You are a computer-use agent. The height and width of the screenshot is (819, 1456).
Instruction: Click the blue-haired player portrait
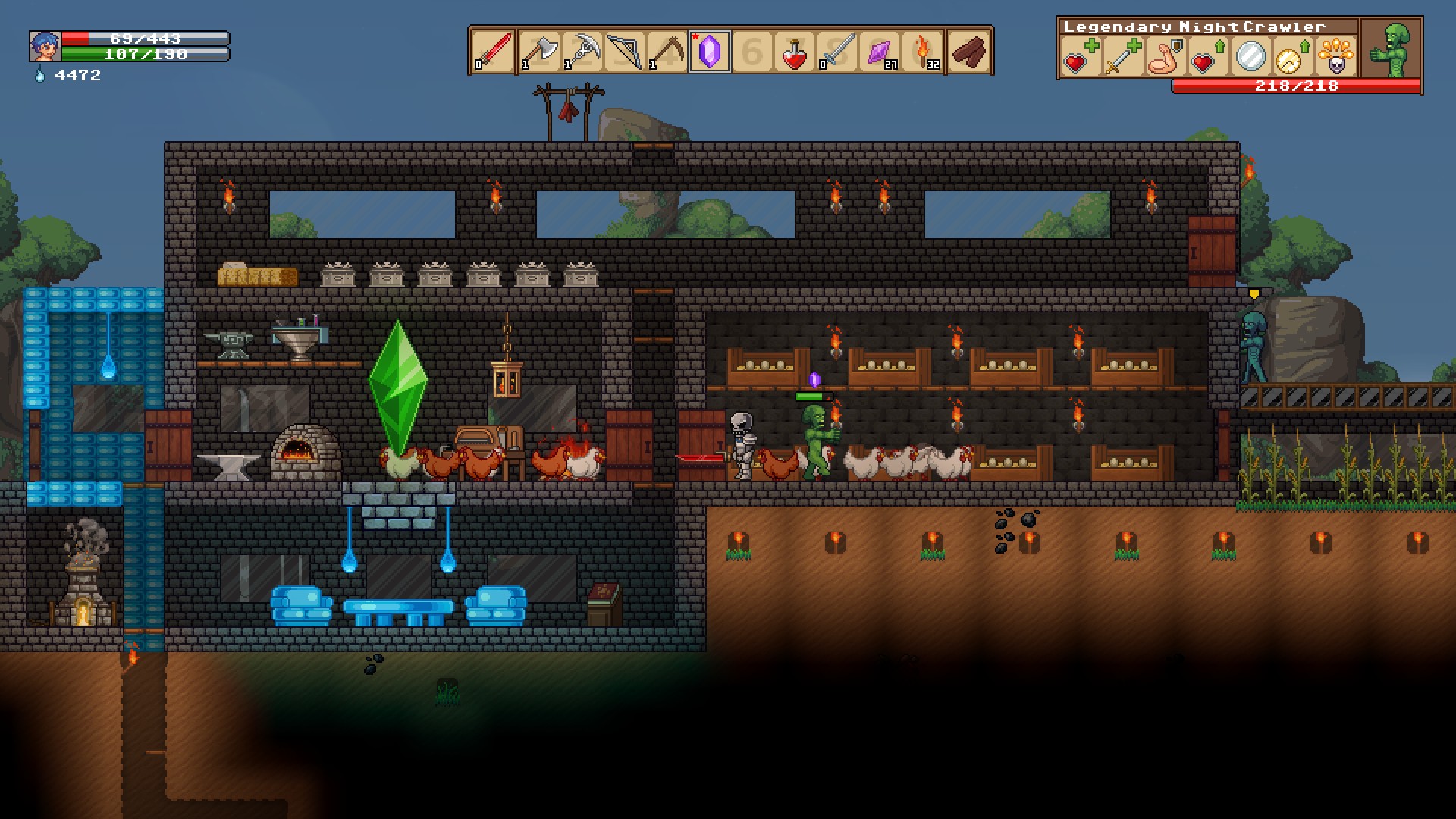[45, 46]
